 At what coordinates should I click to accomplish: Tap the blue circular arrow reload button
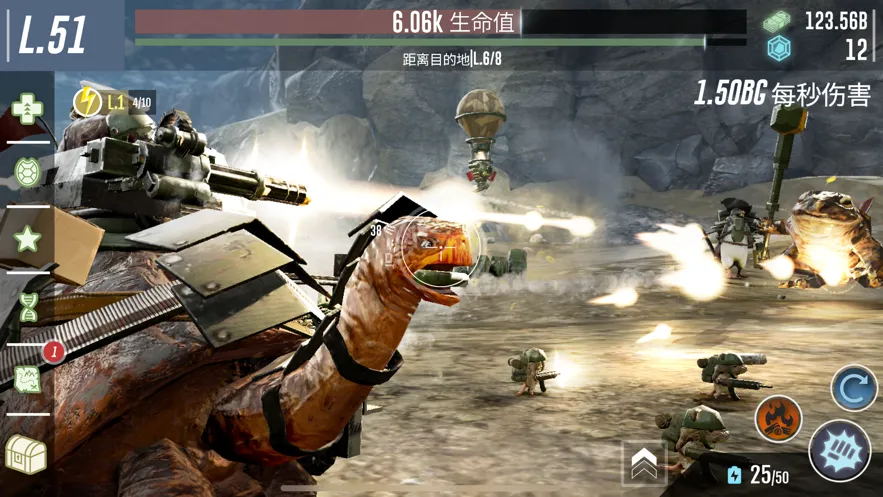pos(853,388)
